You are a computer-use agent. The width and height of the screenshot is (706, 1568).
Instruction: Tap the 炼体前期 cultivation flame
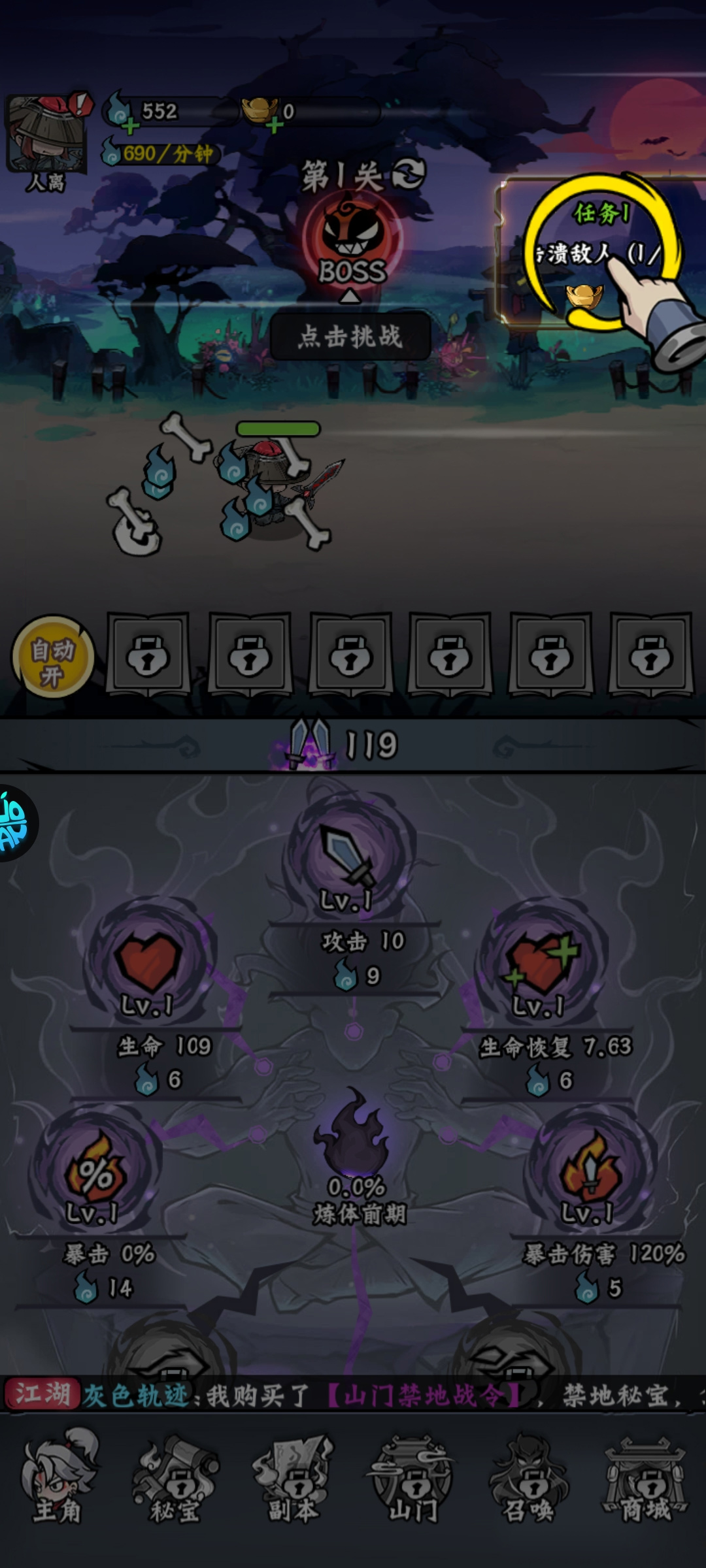(354, 1137)
